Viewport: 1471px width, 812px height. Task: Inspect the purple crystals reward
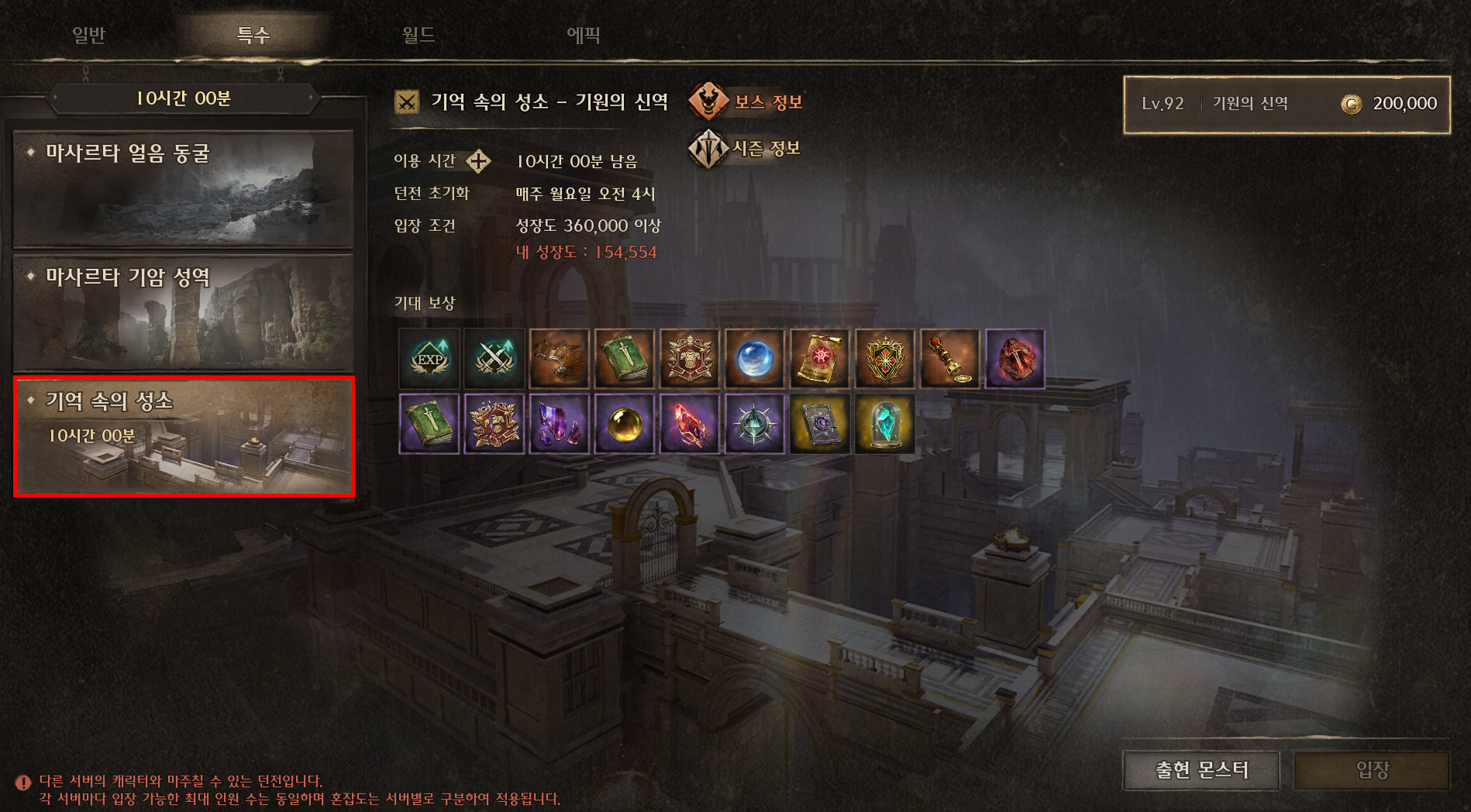tap(560, 424)
